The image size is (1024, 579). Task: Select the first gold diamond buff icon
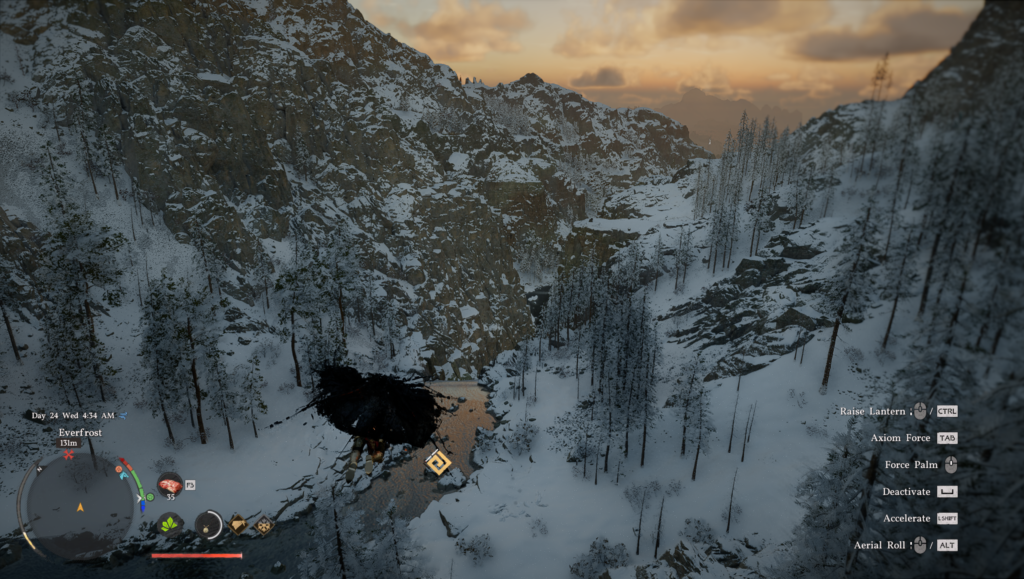[x=238, y=523]
